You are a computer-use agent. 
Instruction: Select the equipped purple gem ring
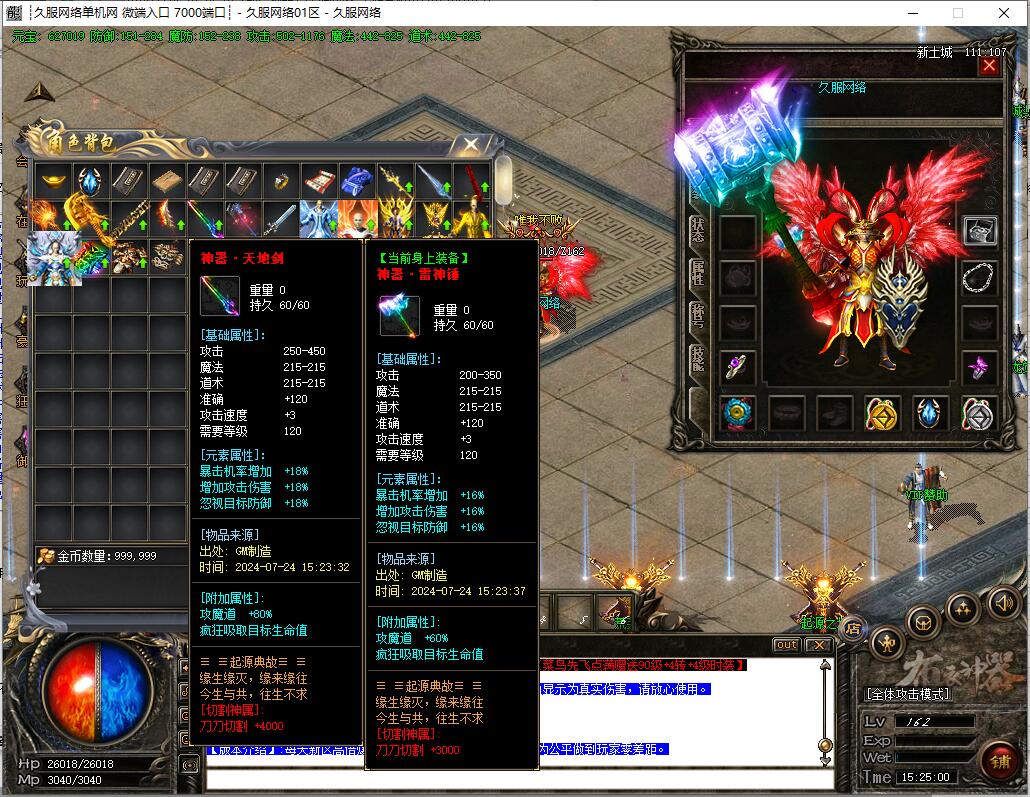(738, 366)
